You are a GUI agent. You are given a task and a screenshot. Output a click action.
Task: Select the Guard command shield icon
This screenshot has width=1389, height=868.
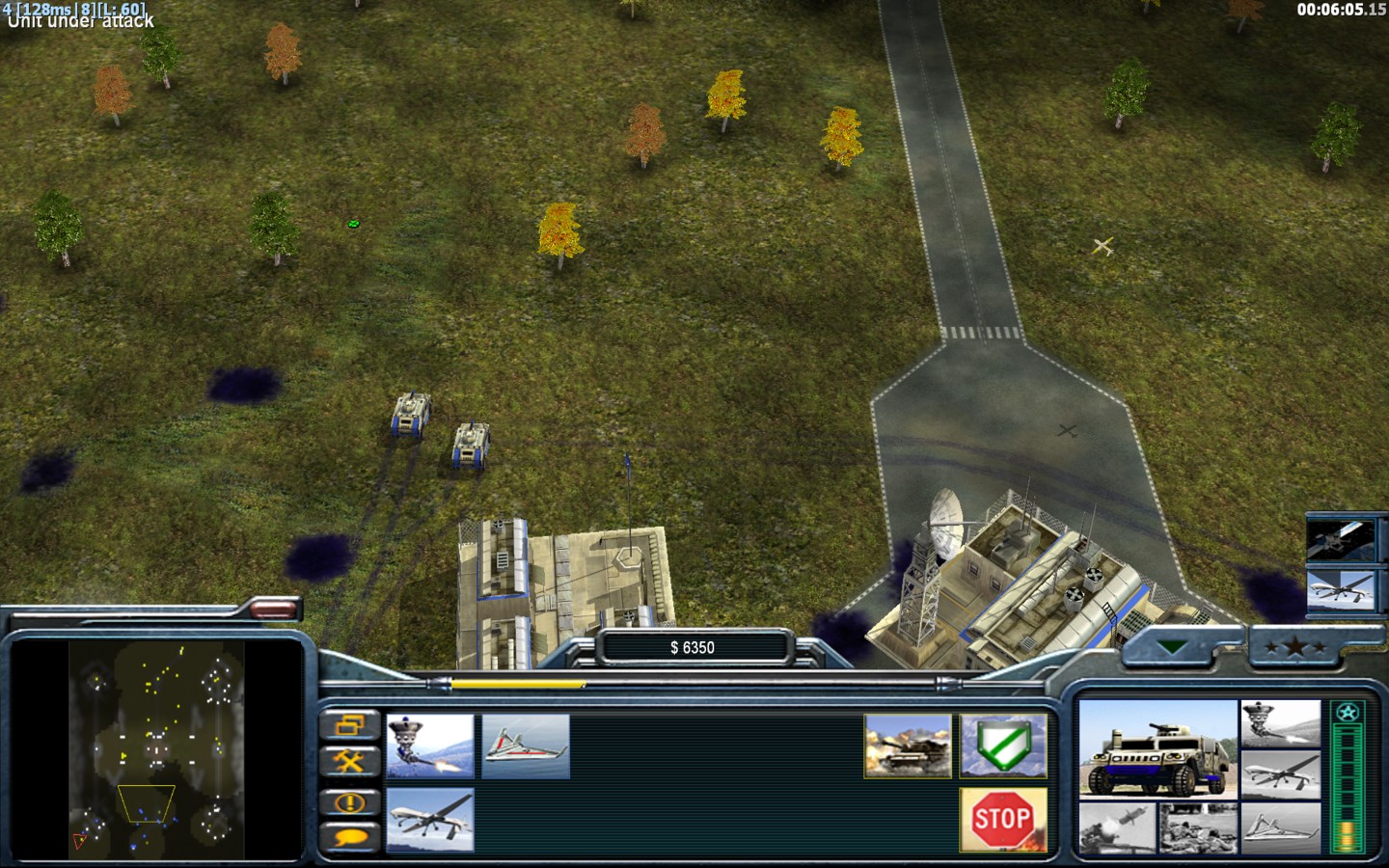click(1003, 746)
